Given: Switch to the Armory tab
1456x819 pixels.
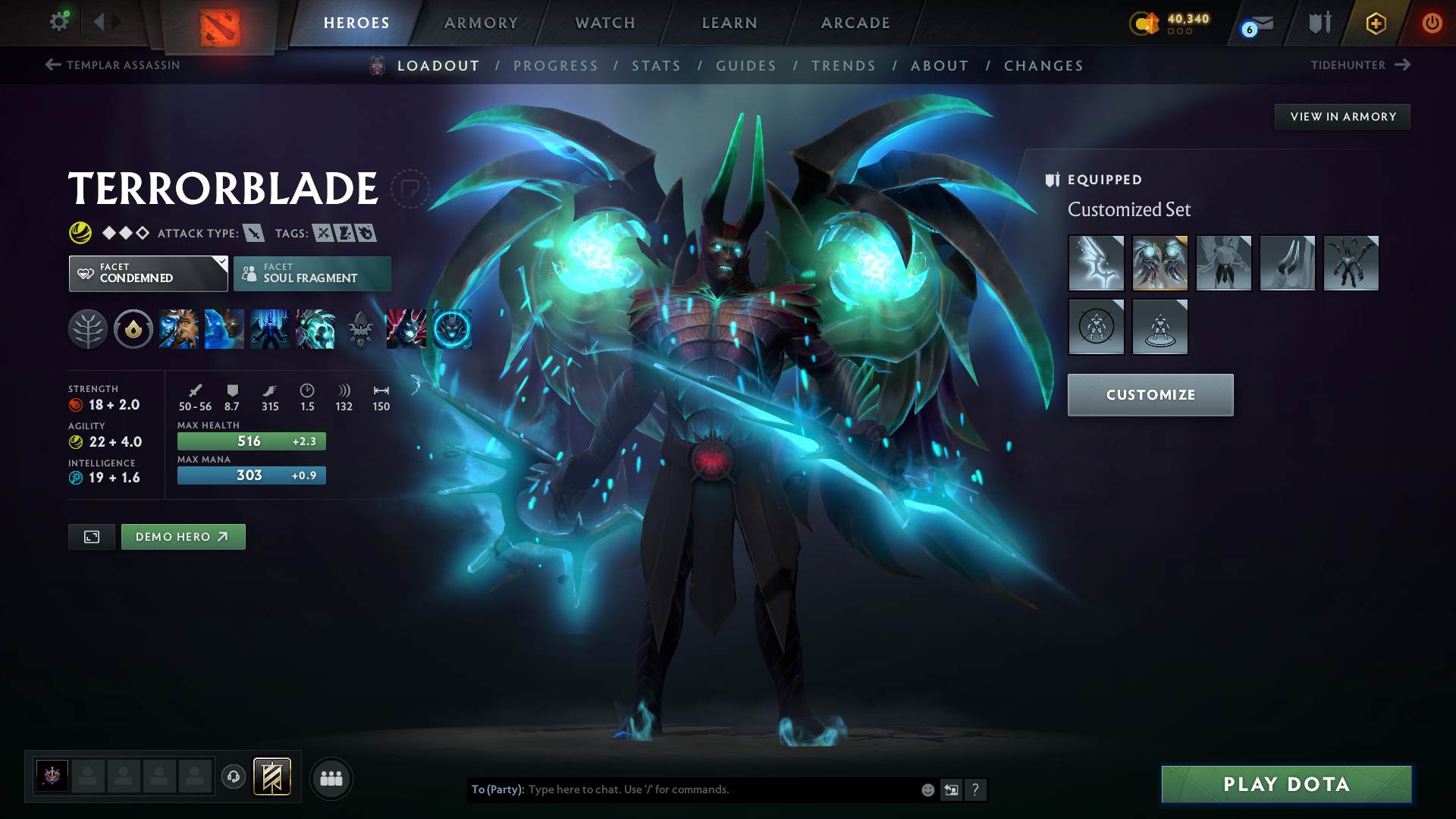Looking at the screenshot, I should pyautogui.click(x=481, y=23).
